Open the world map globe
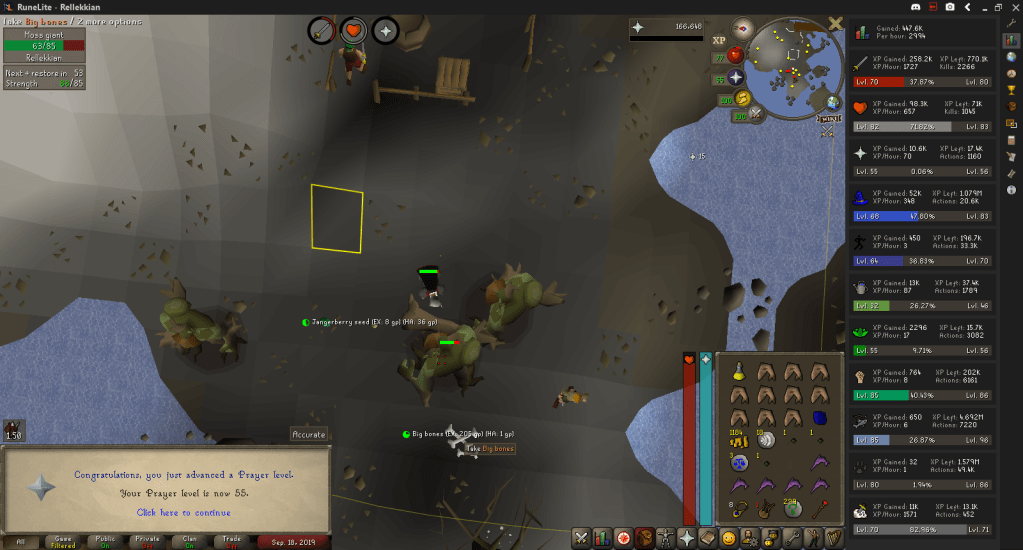 [x=833, y=103]
